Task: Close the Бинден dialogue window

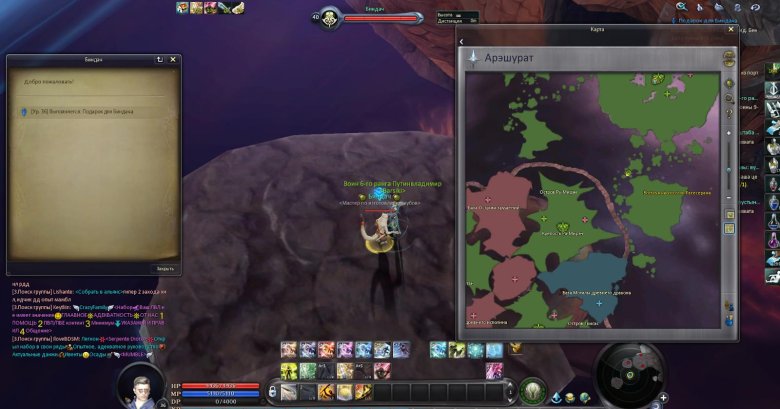Action: [x=173, y=60]
